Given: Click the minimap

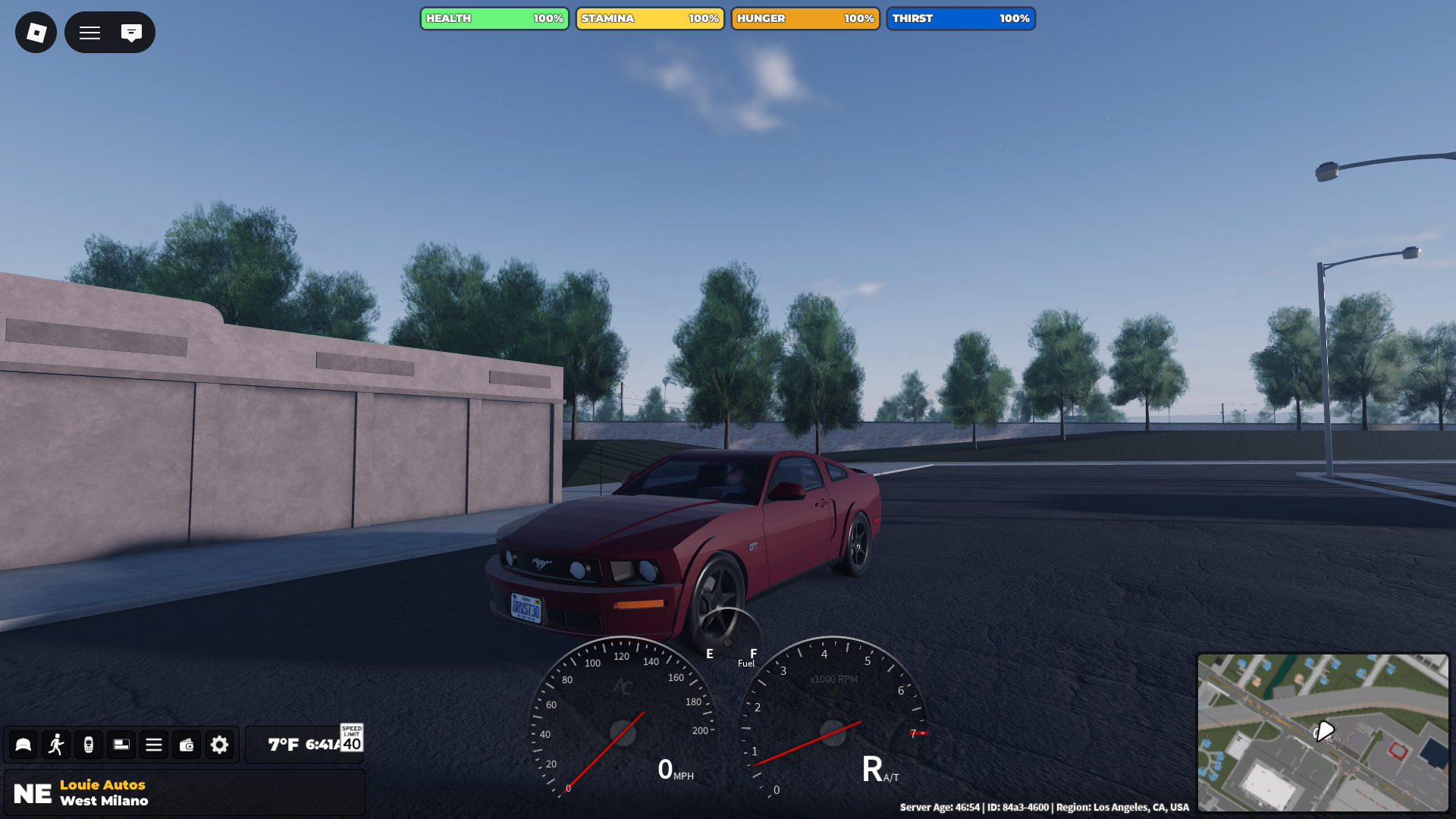Looking at the screenshot, I should [1323, 733].
